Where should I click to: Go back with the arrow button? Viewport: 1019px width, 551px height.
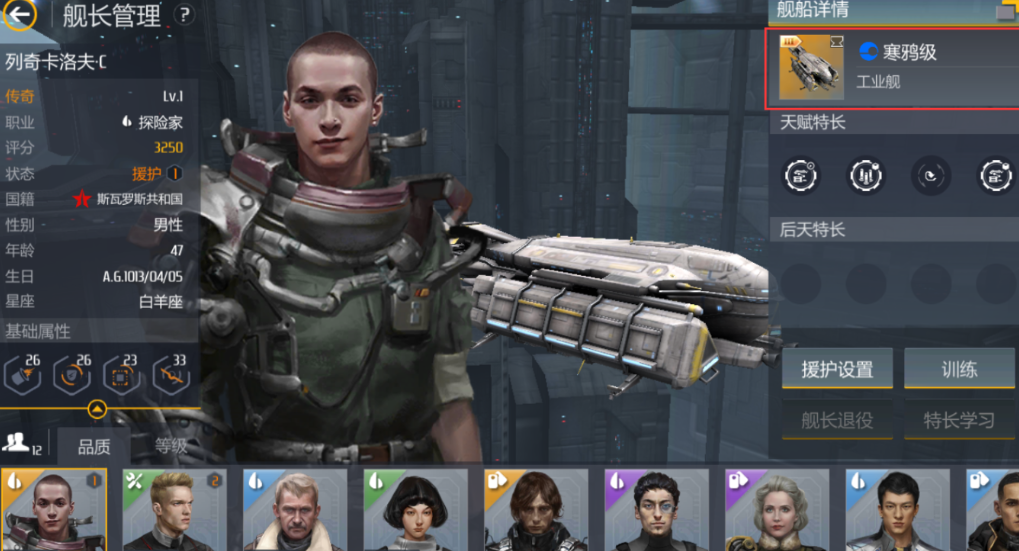coord(20,15)
